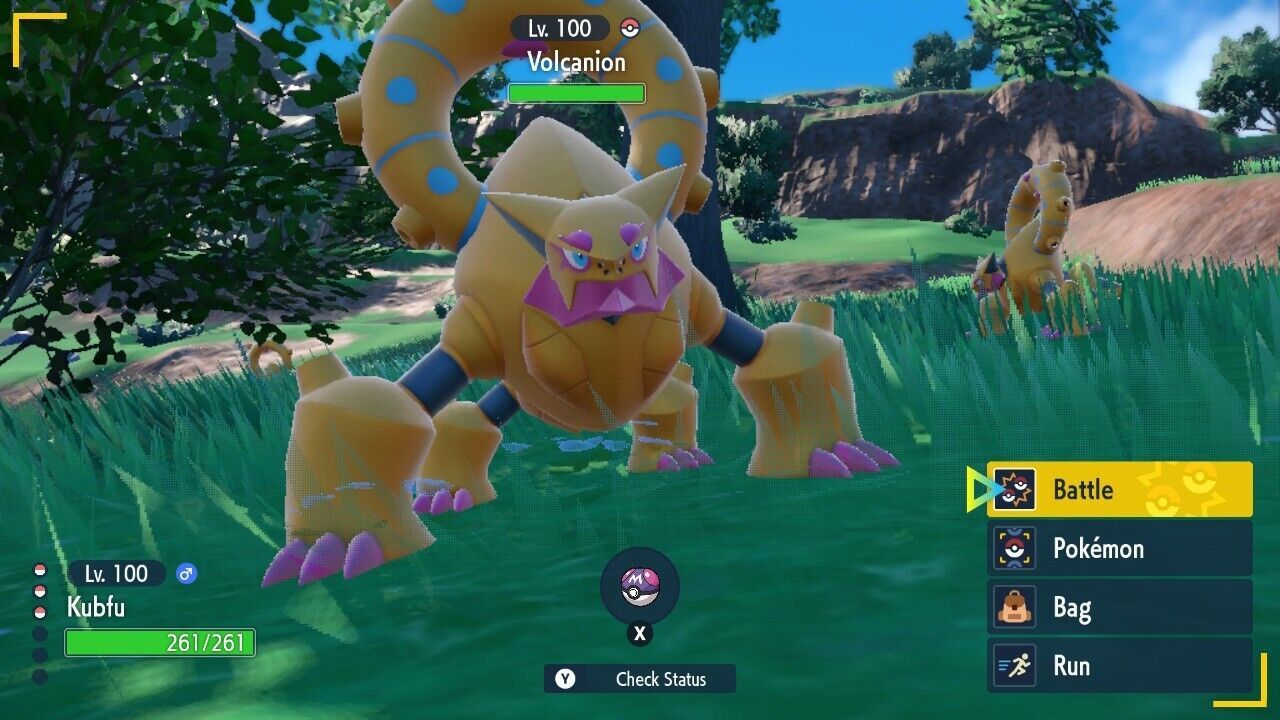Click the third red party Poké Ball indicator
Image resolution: width=1280 pixels, height=720 pixels.
click(39, 612)
